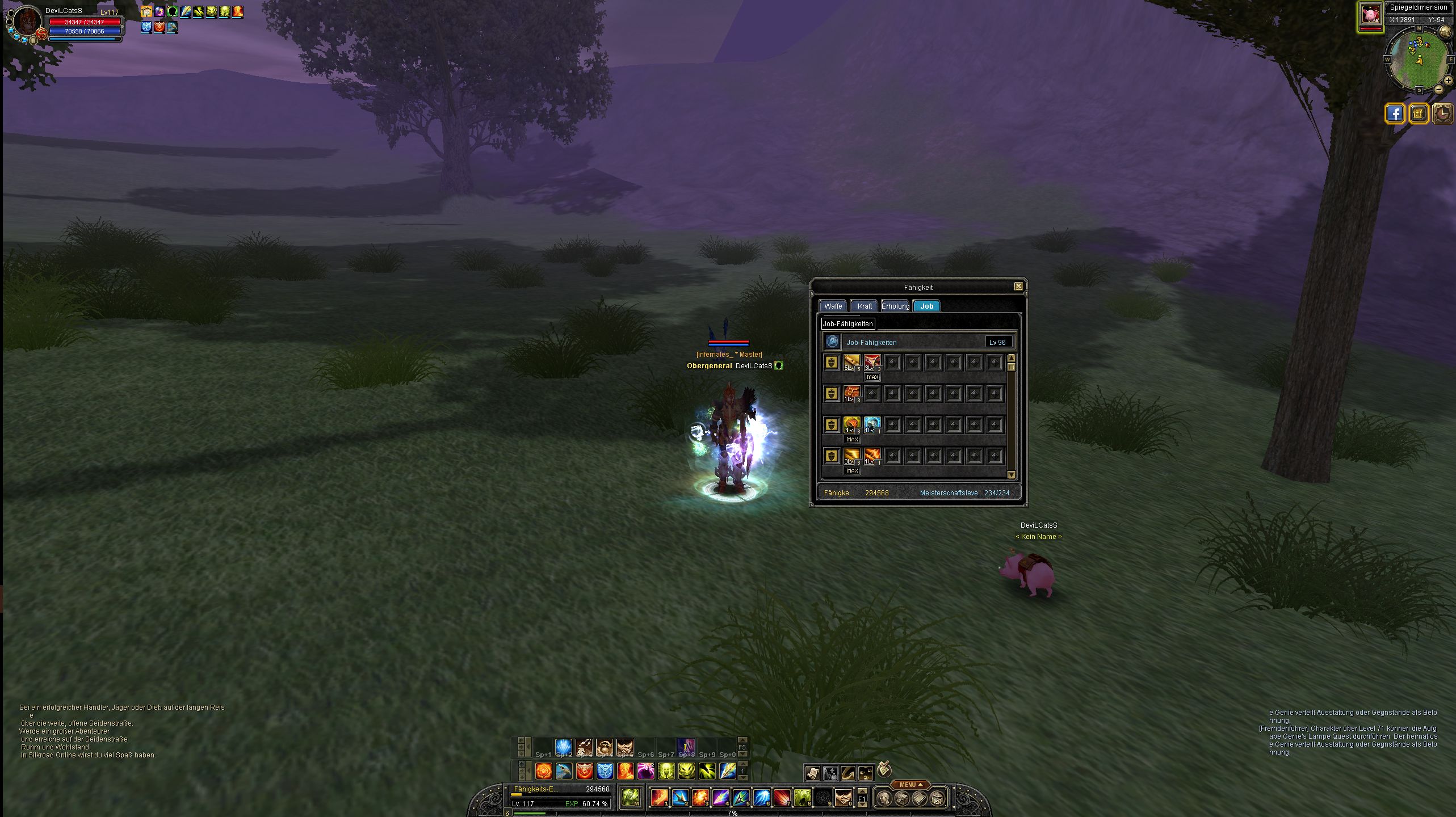Image resolution: width=1456 pixels, height=817 pixels.
Task: Close the Fähigkeit skill window
Action: [1018, 287]
